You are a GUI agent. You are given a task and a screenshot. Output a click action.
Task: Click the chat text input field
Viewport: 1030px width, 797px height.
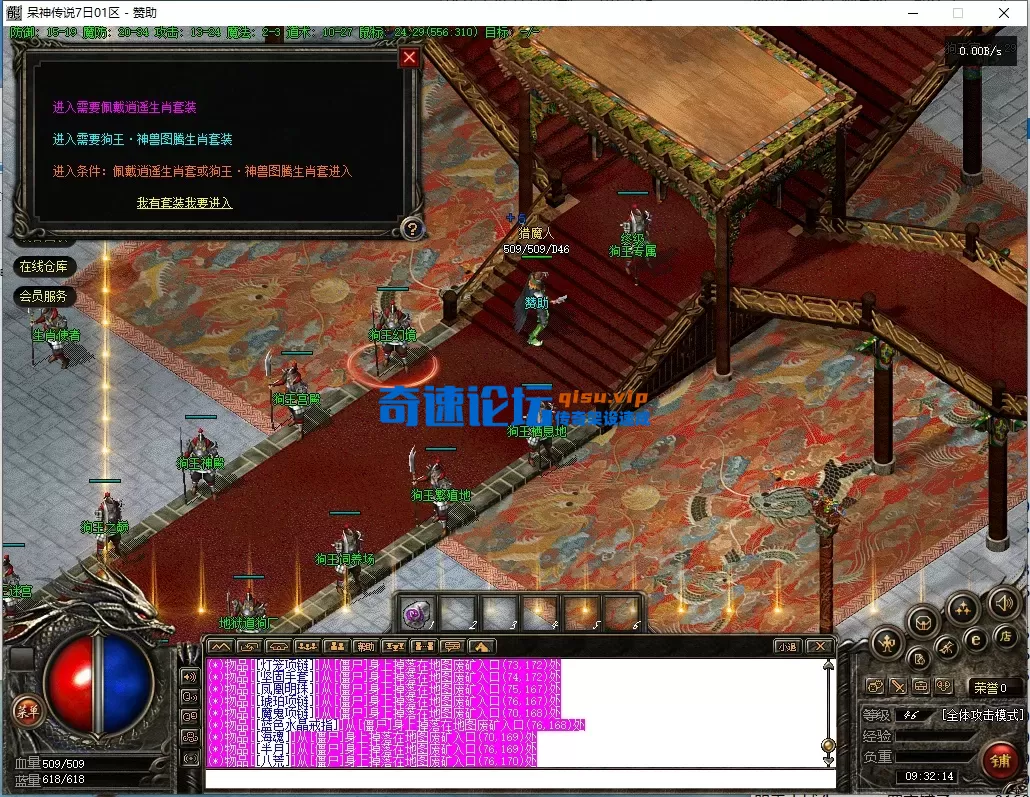pyautogui.click(x=520, y=779)
